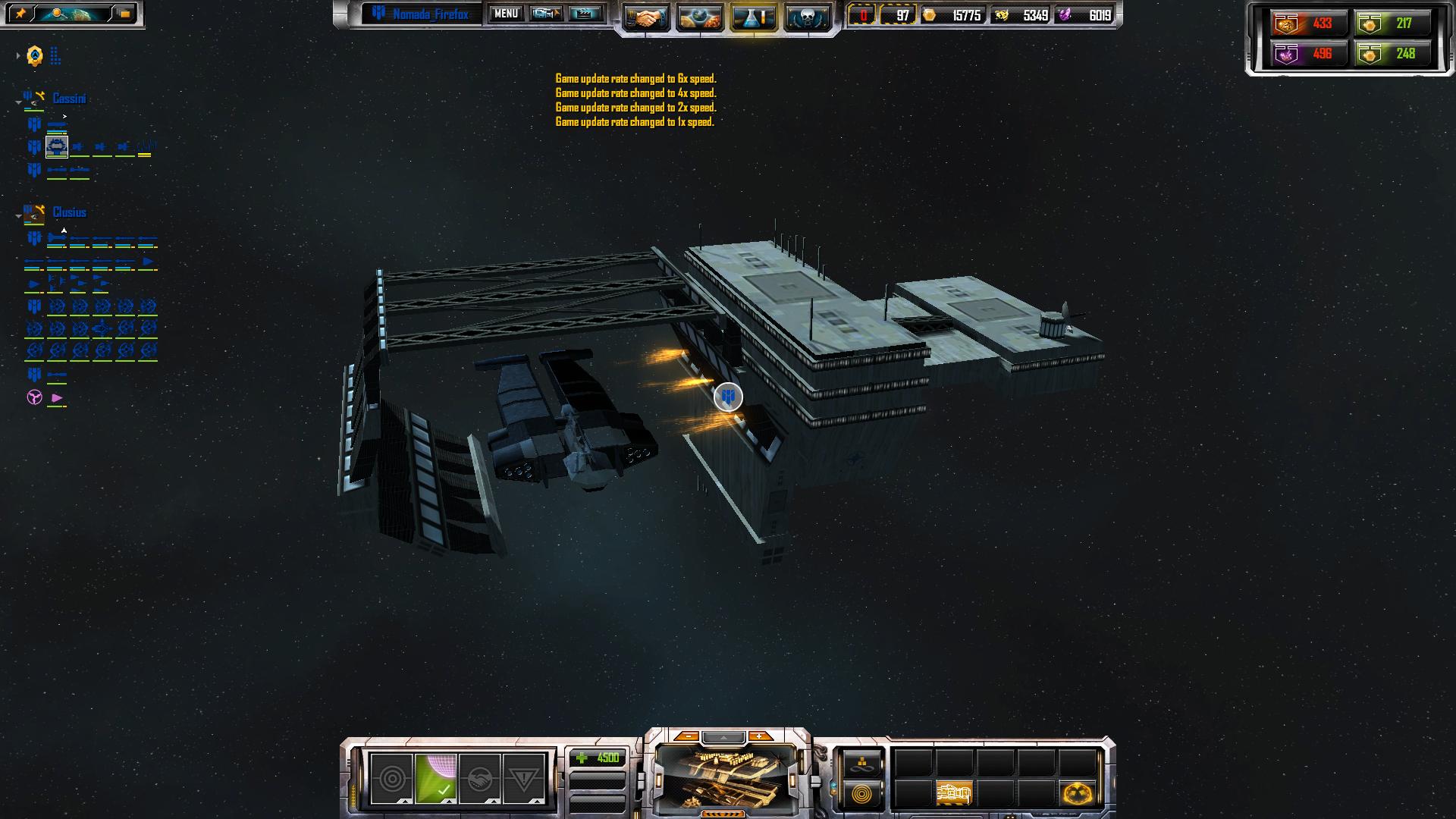1456x819 pixels.
Task: Open the diplomacy handshake screen
Action: point(646,17)
